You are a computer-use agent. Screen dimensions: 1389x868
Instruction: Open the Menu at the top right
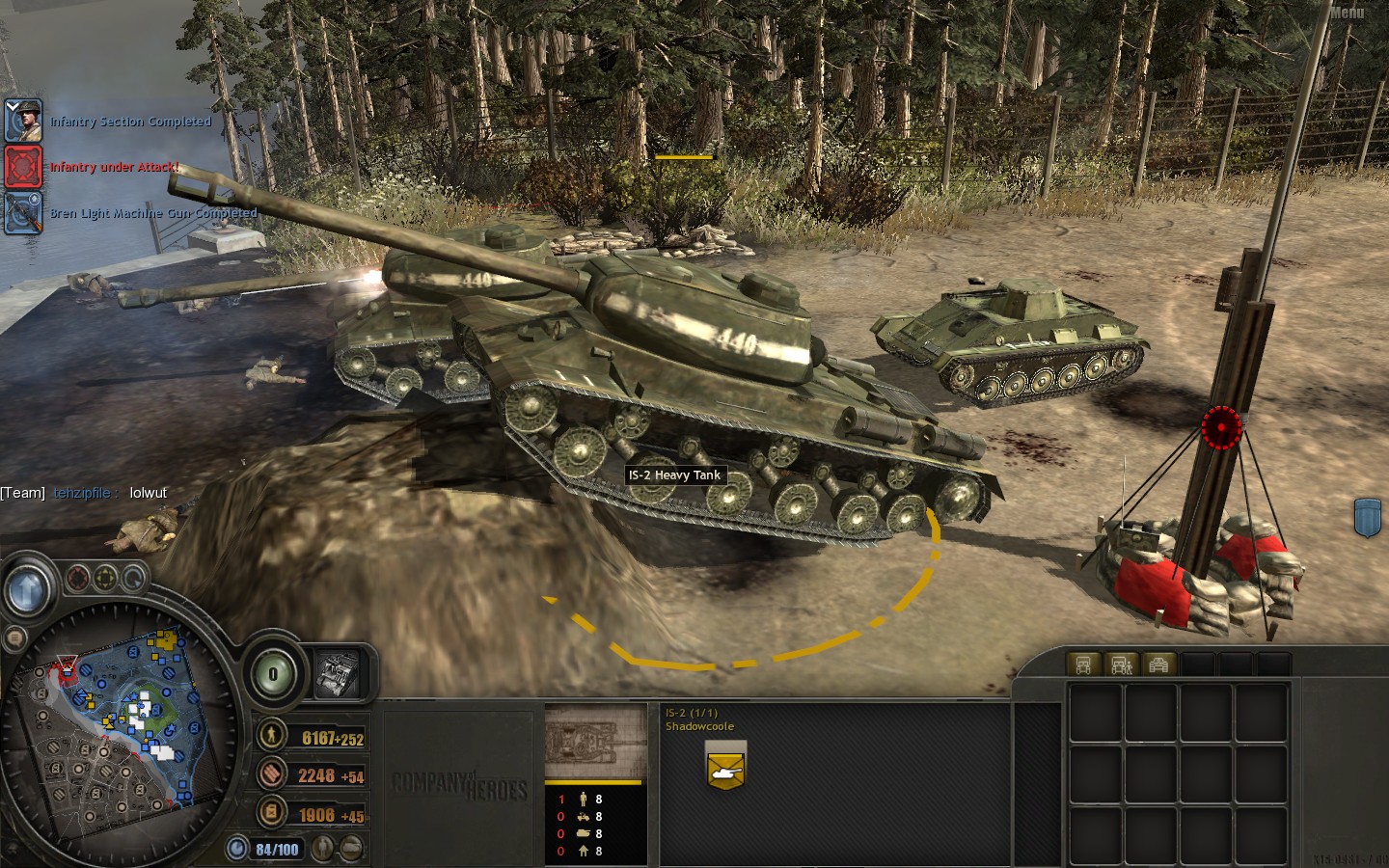[1347, 13]
